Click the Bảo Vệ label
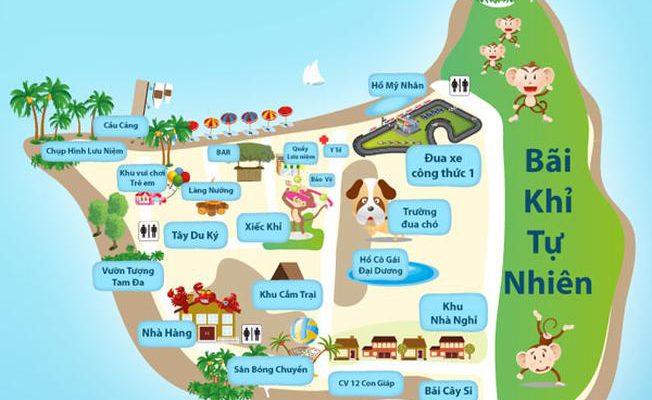 (x=321, y=179)
